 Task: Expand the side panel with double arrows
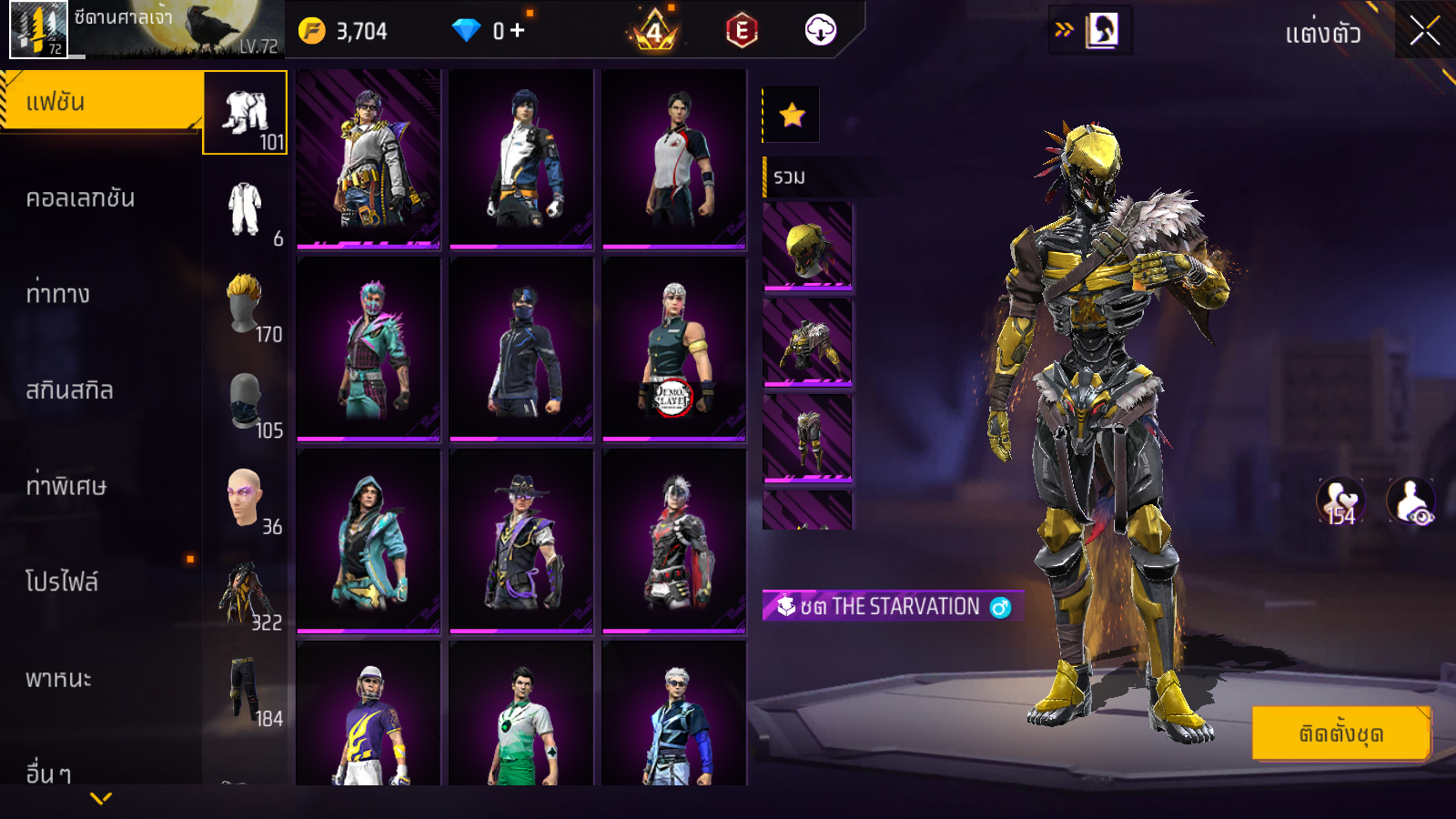pos(1064,30)
